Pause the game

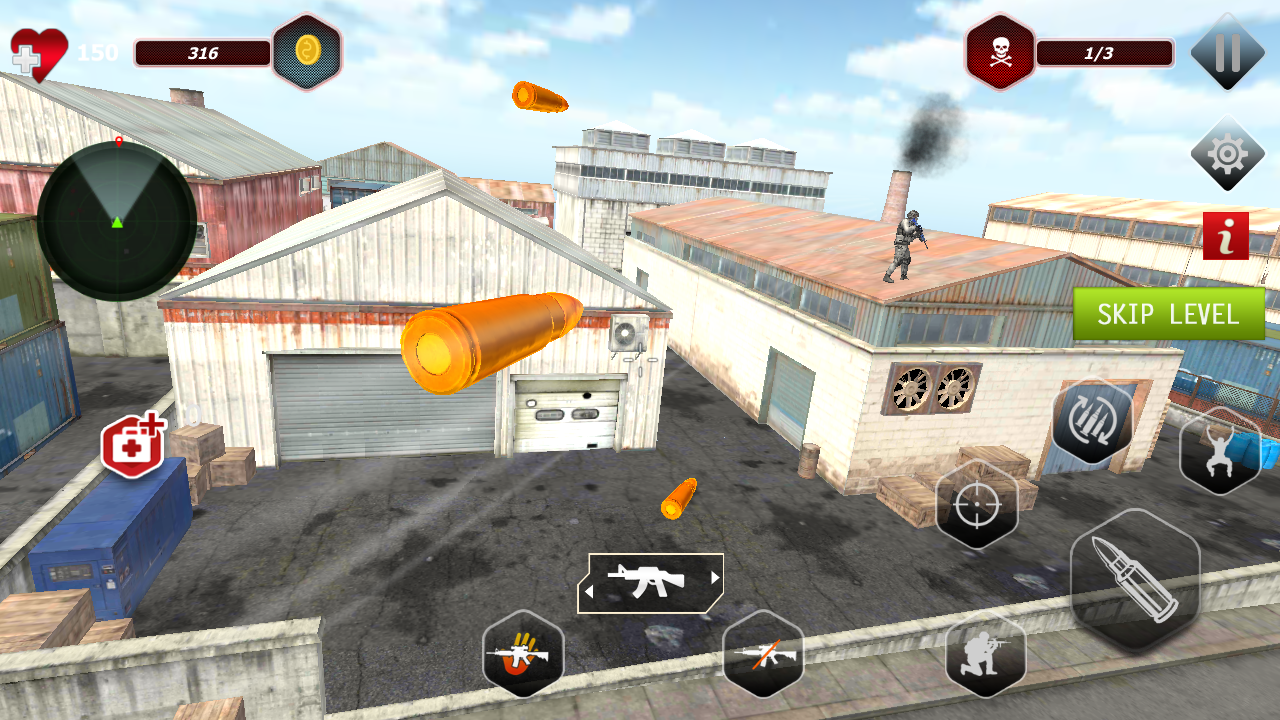coord(1227,52)
